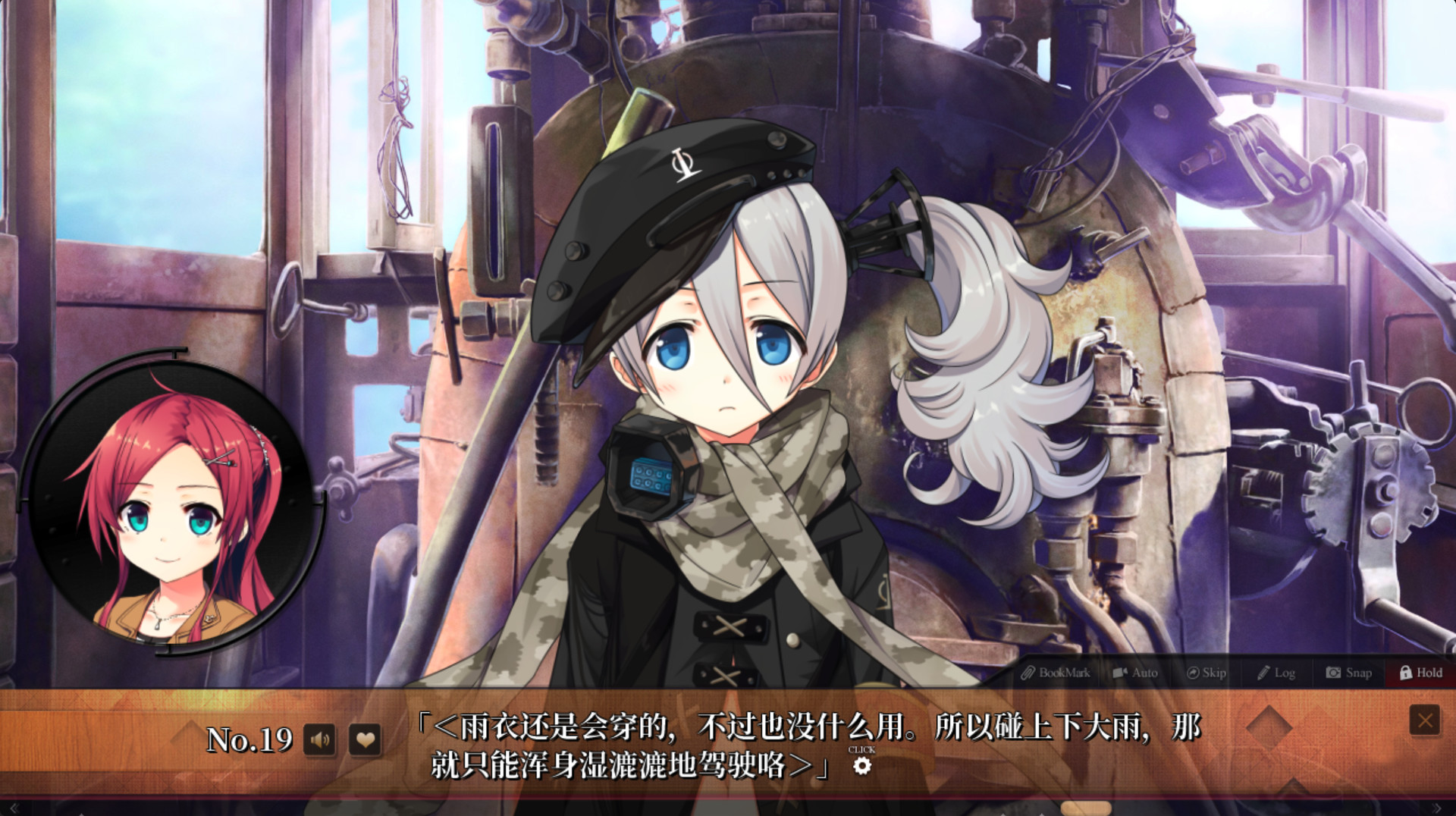Take a screenshot with Snap
Viewport: 1456px width, 816px height.
(x=1349, y=673)
